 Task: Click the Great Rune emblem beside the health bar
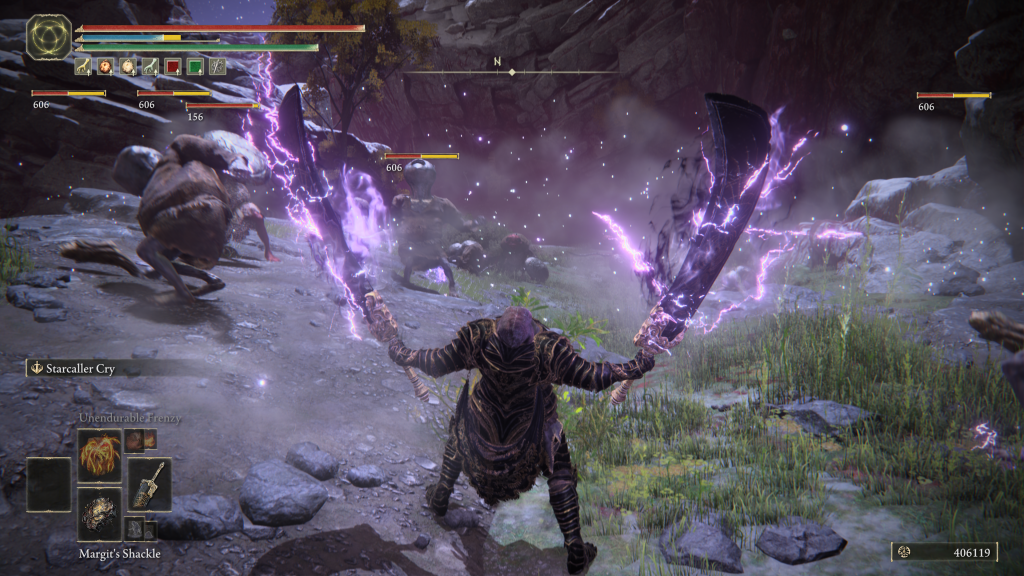[x=46, y=36]
